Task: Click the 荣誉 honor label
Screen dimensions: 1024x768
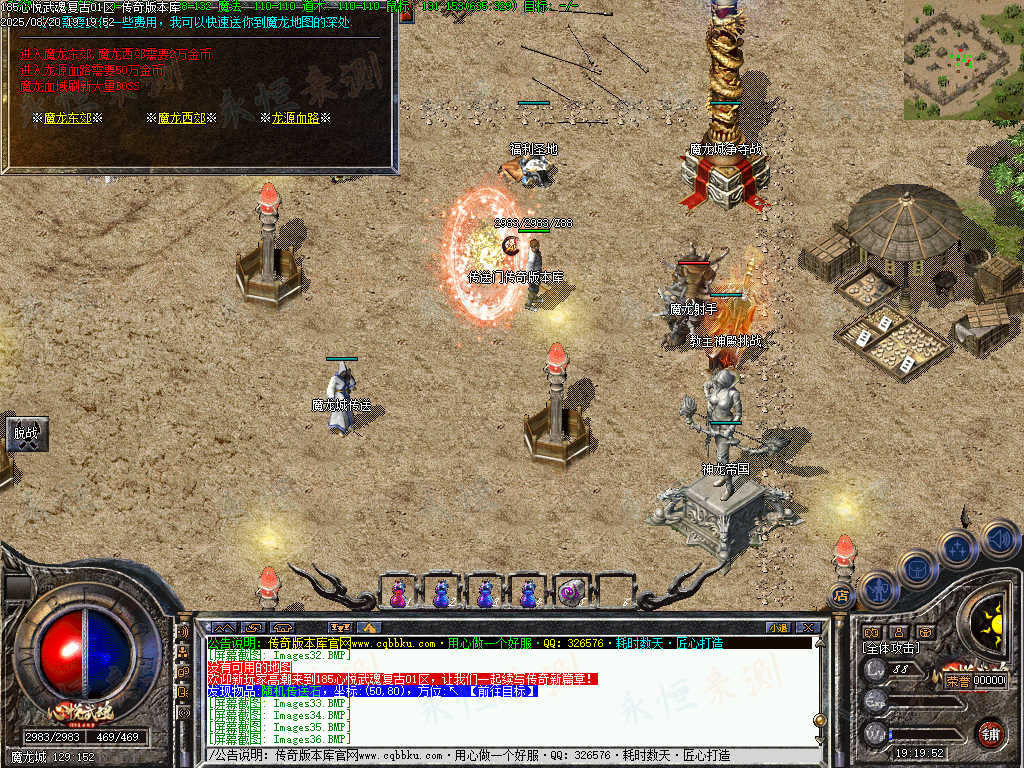Action: tap(957, 680)
